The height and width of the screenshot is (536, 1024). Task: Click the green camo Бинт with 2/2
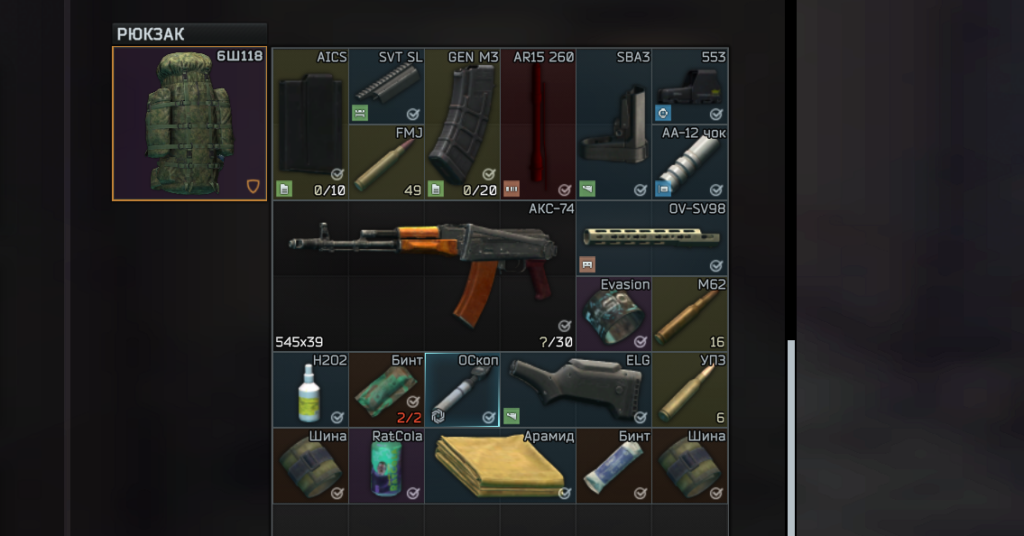[x=386, y=390]
